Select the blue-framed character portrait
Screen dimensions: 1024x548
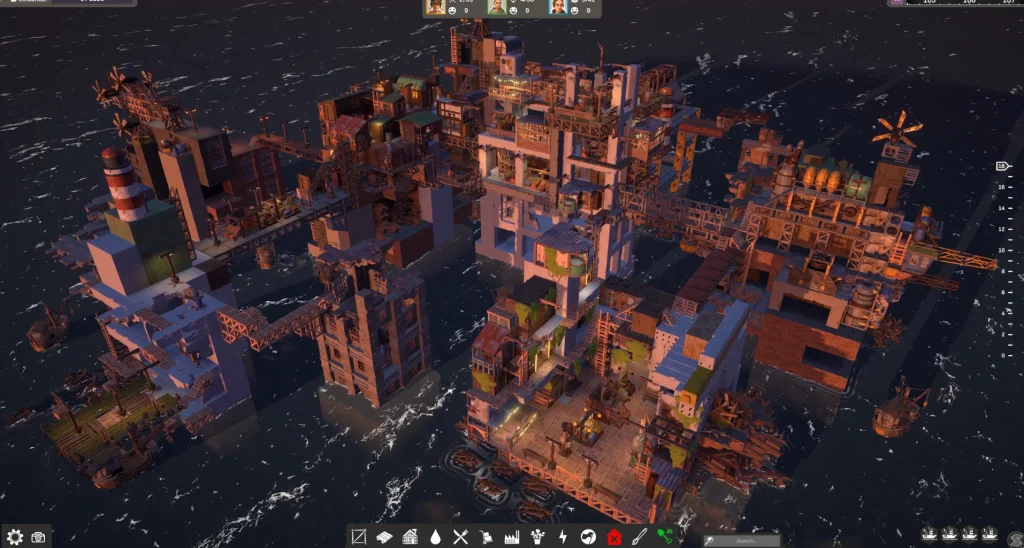pyautogui.click(x=557, y=7)
